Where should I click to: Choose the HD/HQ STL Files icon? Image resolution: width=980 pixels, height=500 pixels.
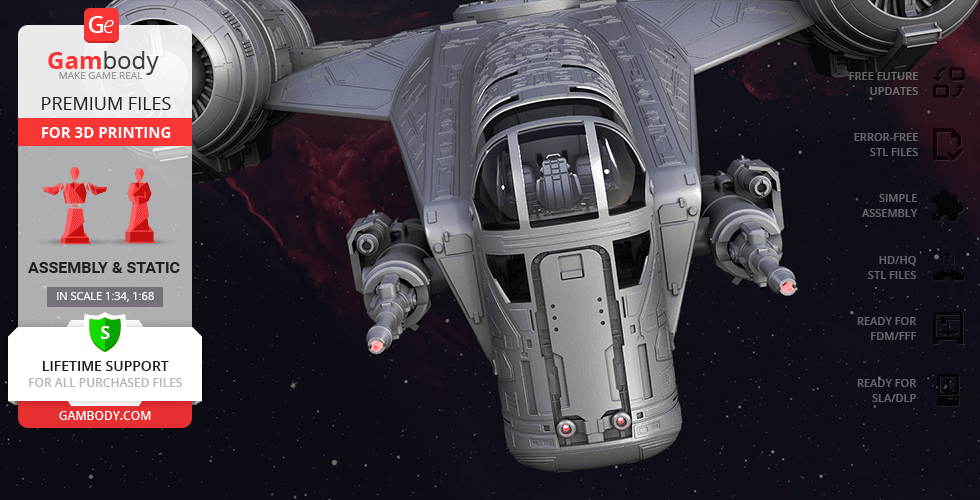tap(947, 267)
